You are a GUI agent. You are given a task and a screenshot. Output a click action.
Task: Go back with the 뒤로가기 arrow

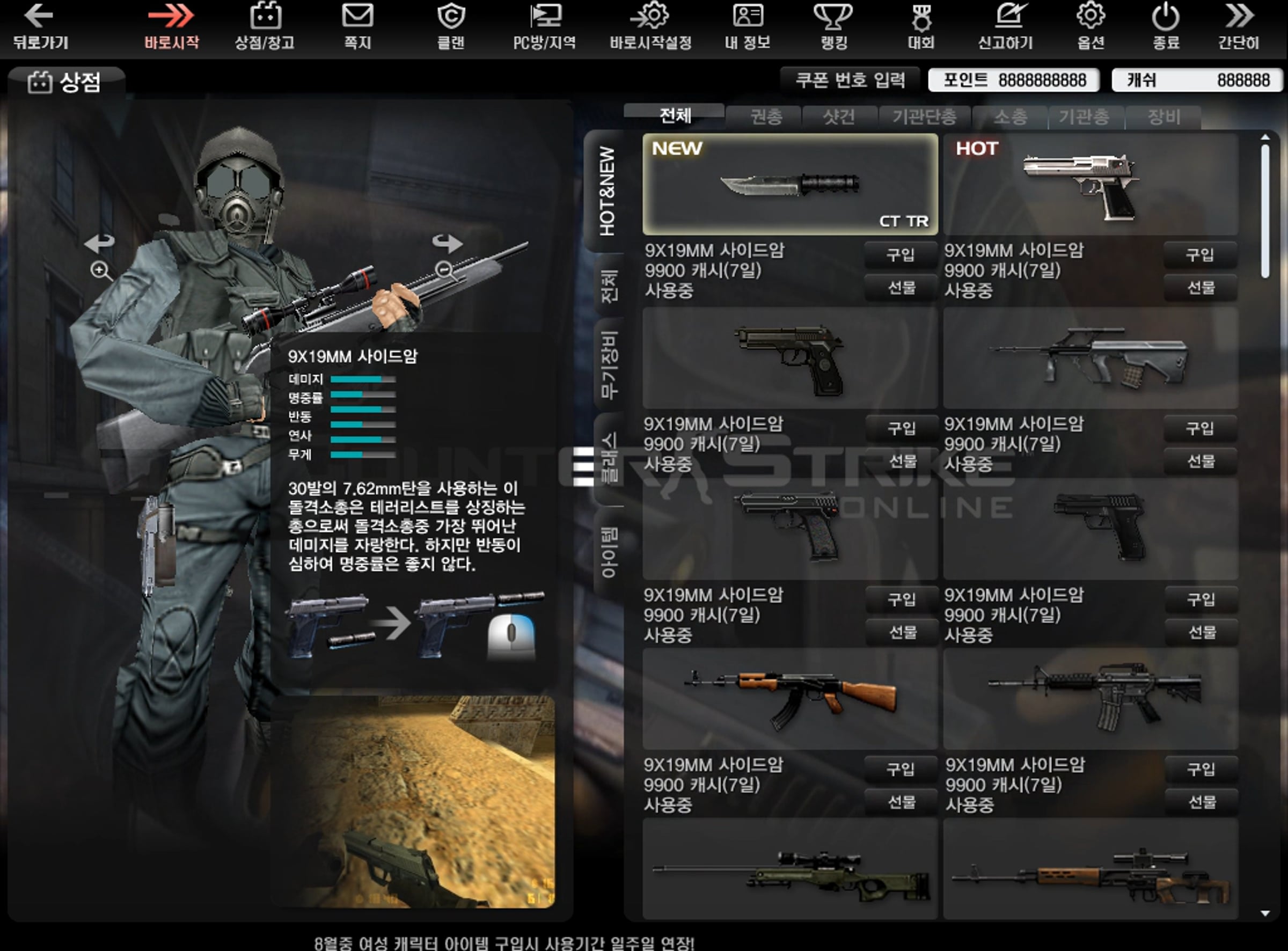(x=40, y=26)
